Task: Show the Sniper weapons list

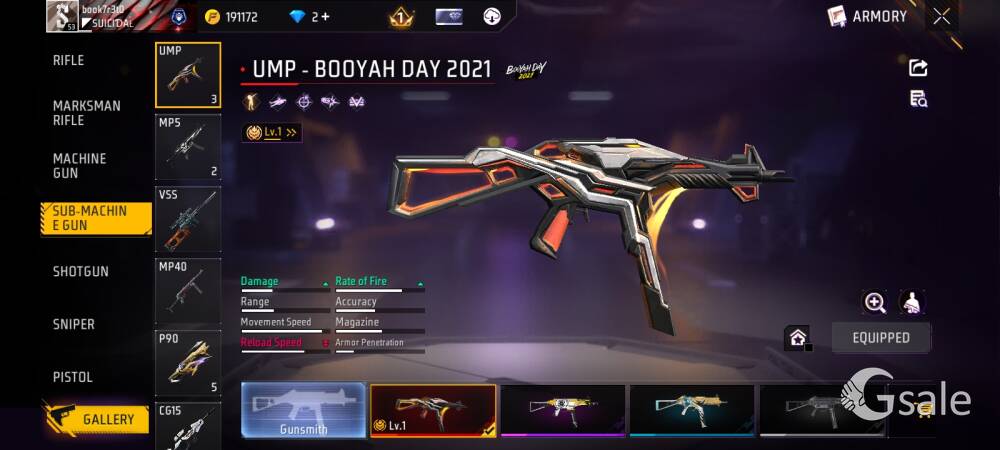Action: click(x=74, y=325)
